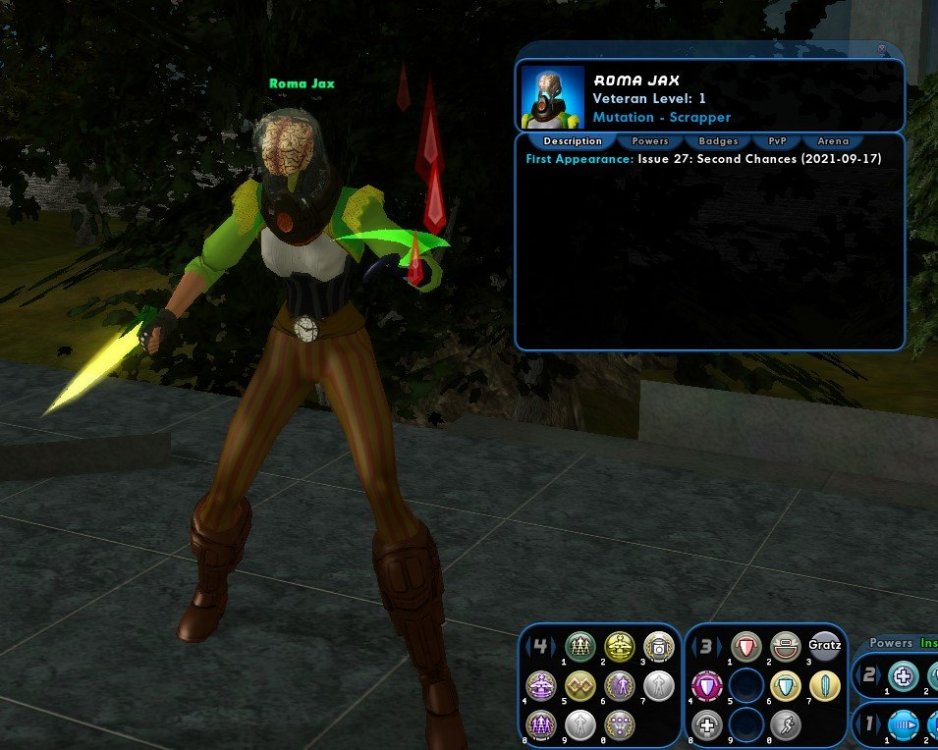The height and width of the screenshot is (750, 938).
Task: Open the Badges tab
Action: click(x=718, y=141)
